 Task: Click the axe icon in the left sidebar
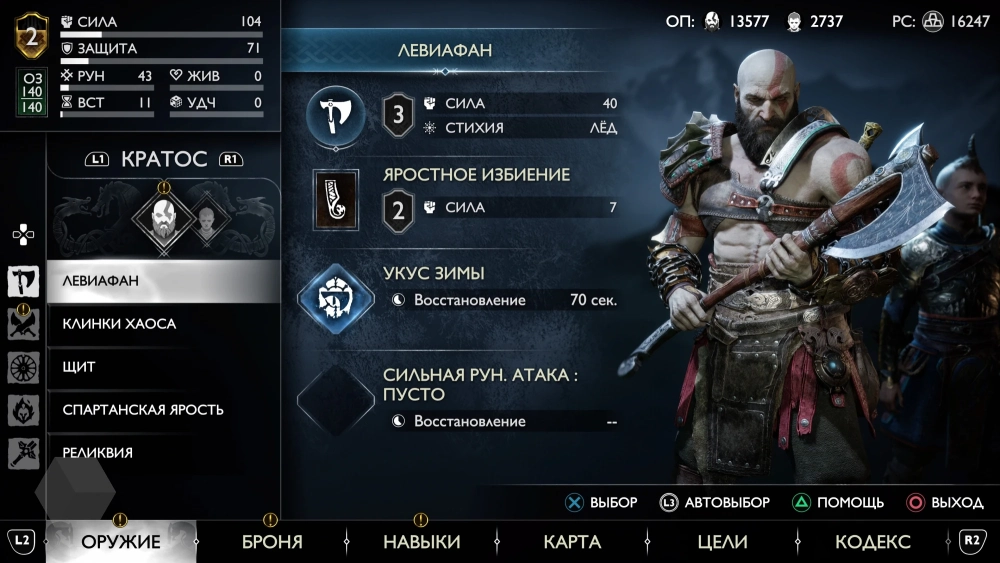23,281
